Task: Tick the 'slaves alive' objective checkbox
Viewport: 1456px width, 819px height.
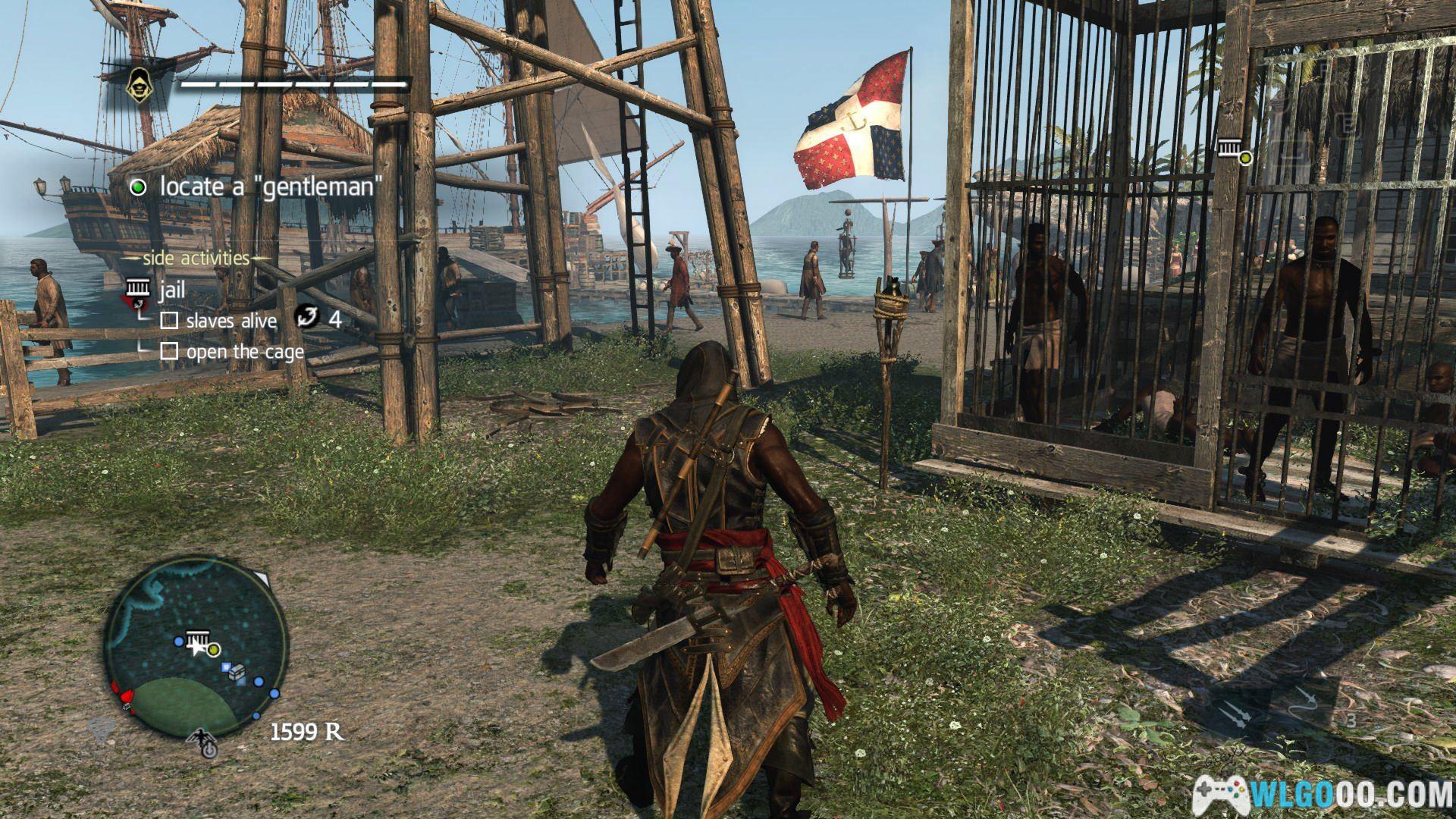Action: point(170,321)
